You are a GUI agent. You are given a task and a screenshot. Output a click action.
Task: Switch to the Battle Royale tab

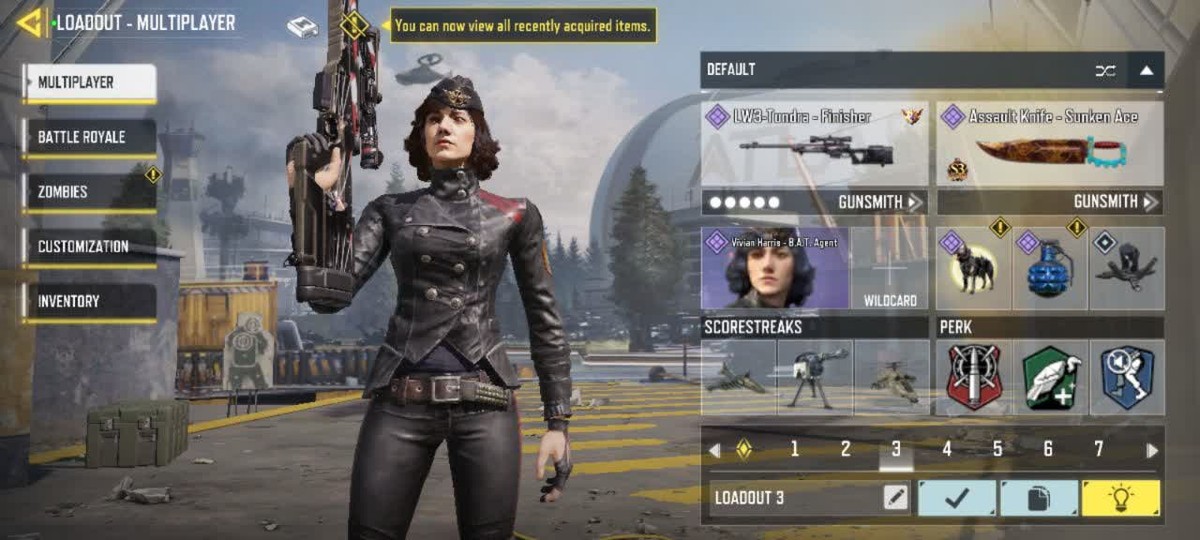click(90, 138)
